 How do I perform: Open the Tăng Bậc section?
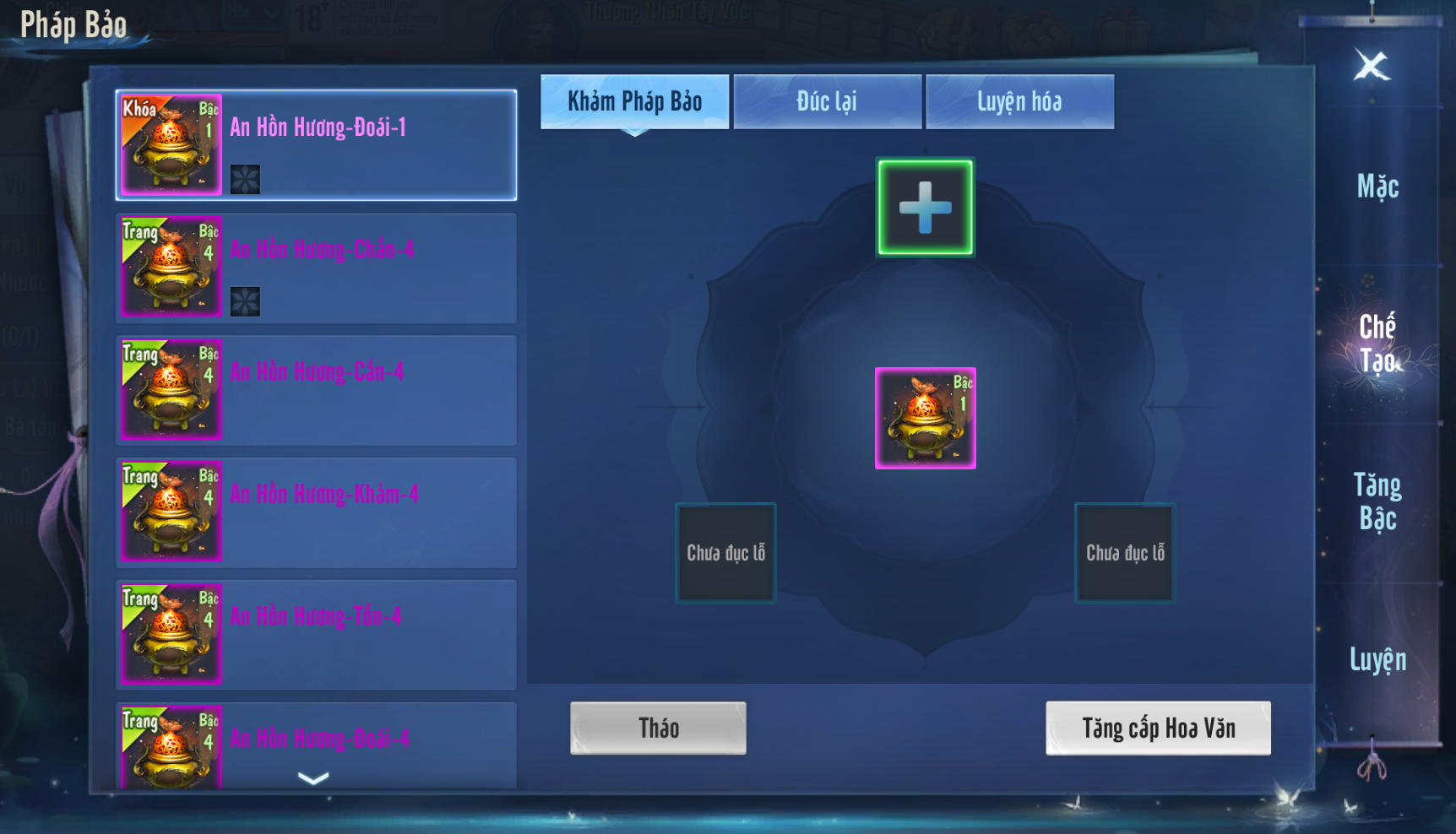[x=1377, y=501]
